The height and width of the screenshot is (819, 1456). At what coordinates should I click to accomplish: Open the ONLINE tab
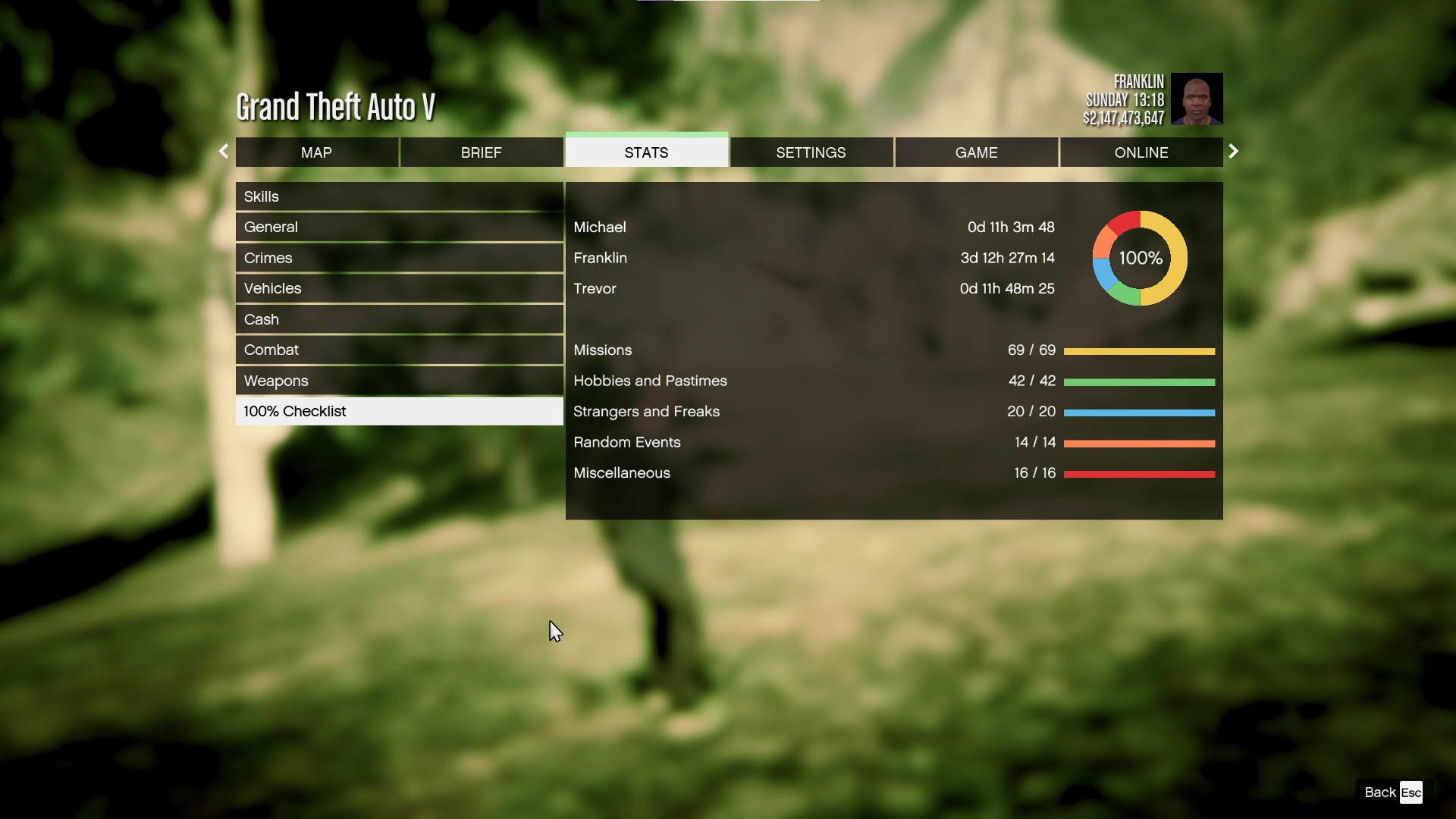click(x=1141, y=152)
